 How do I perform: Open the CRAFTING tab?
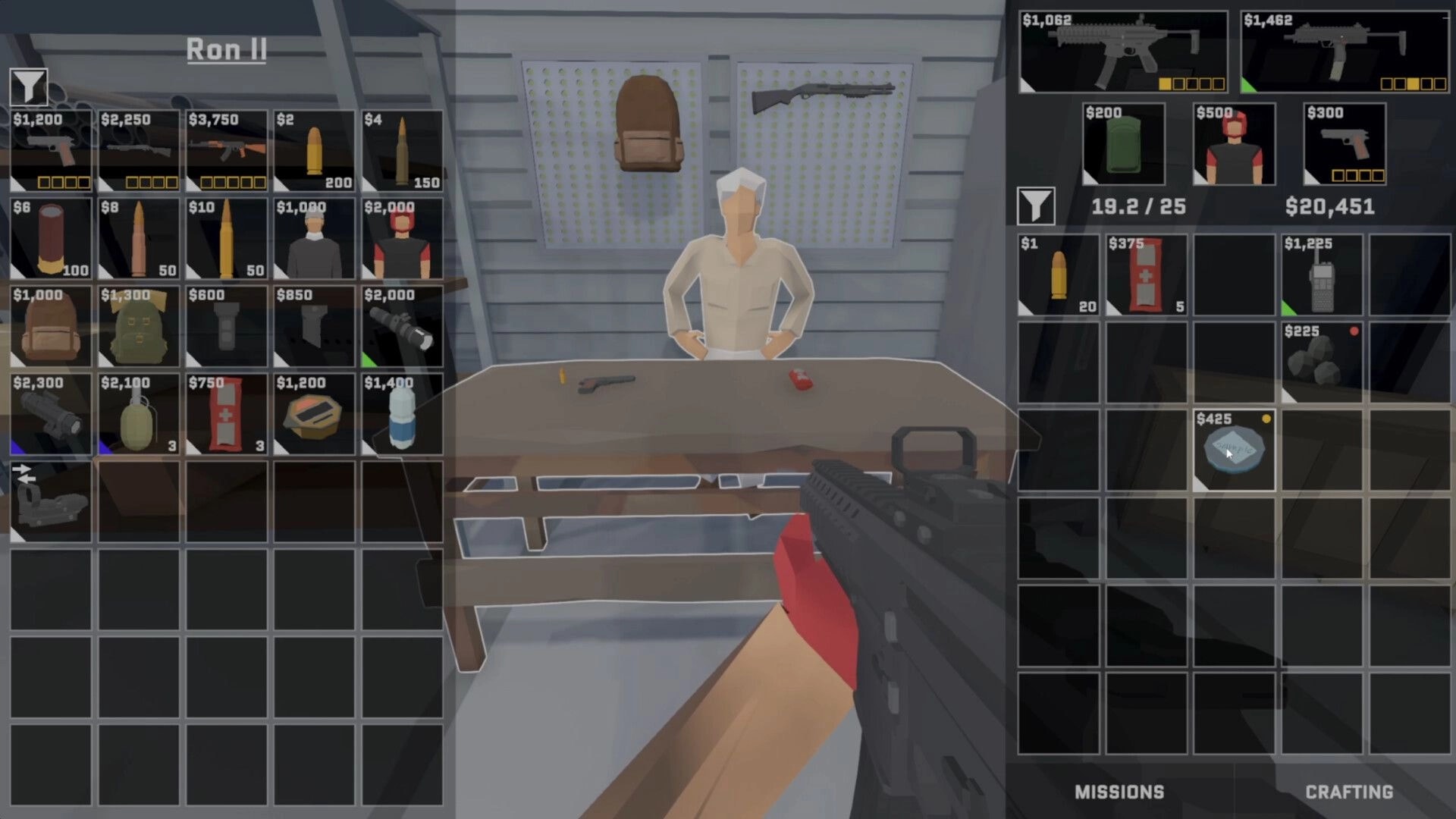coord(1346,792)
